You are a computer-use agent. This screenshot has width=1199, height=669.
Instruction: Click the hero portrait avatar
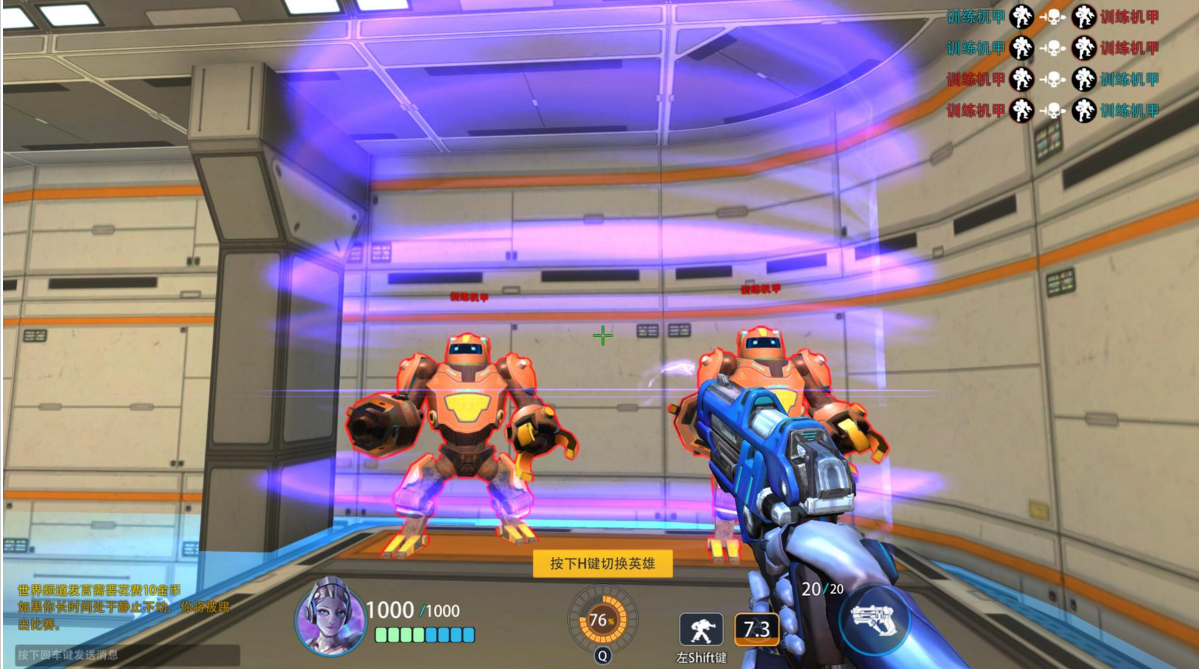coord(330,615)
